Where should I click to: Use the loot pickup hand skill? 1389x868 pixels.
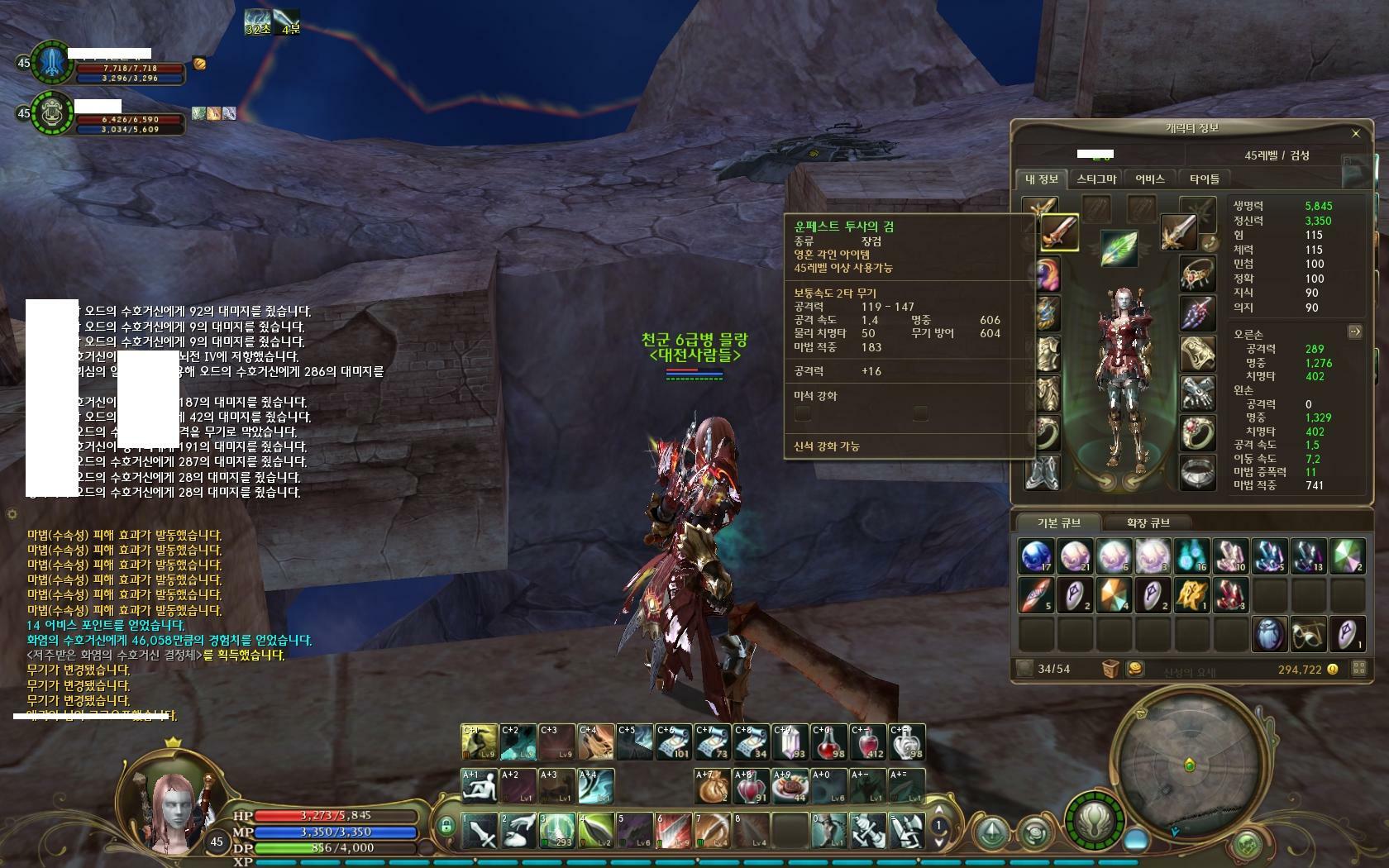click(518, 830)
